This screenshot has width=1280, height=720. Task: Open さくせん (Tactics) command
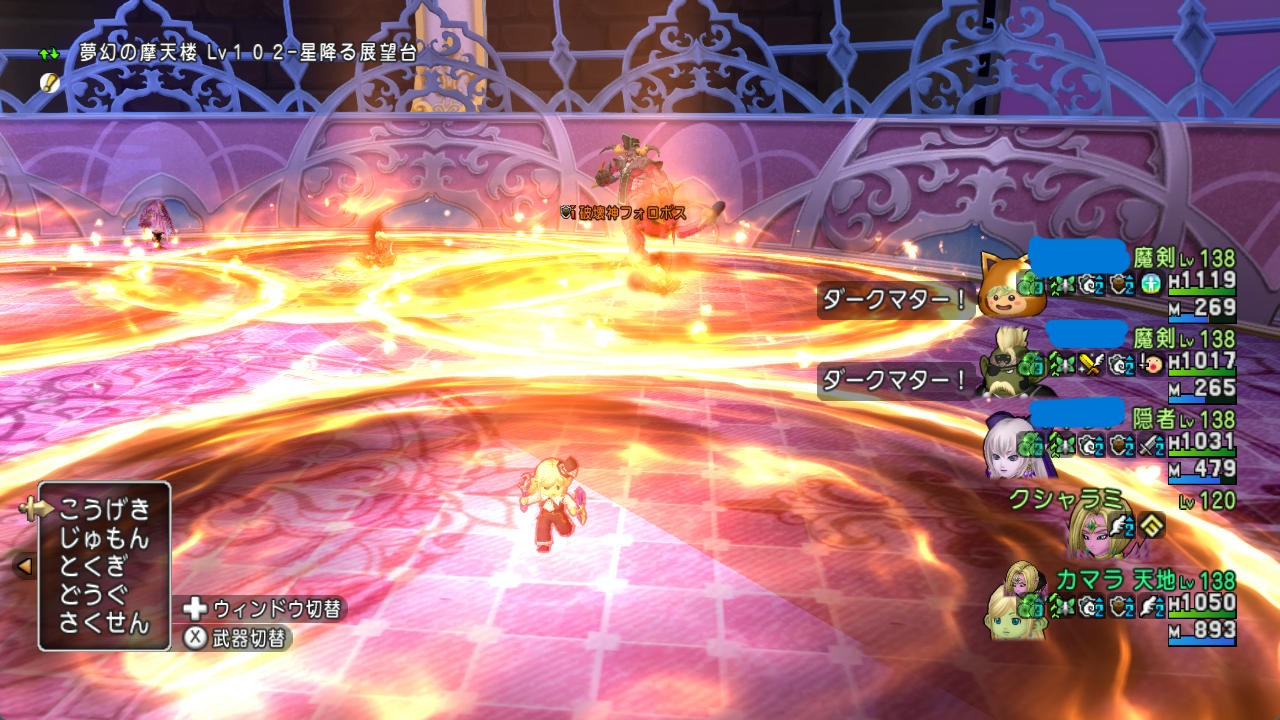tap(104, 624)
